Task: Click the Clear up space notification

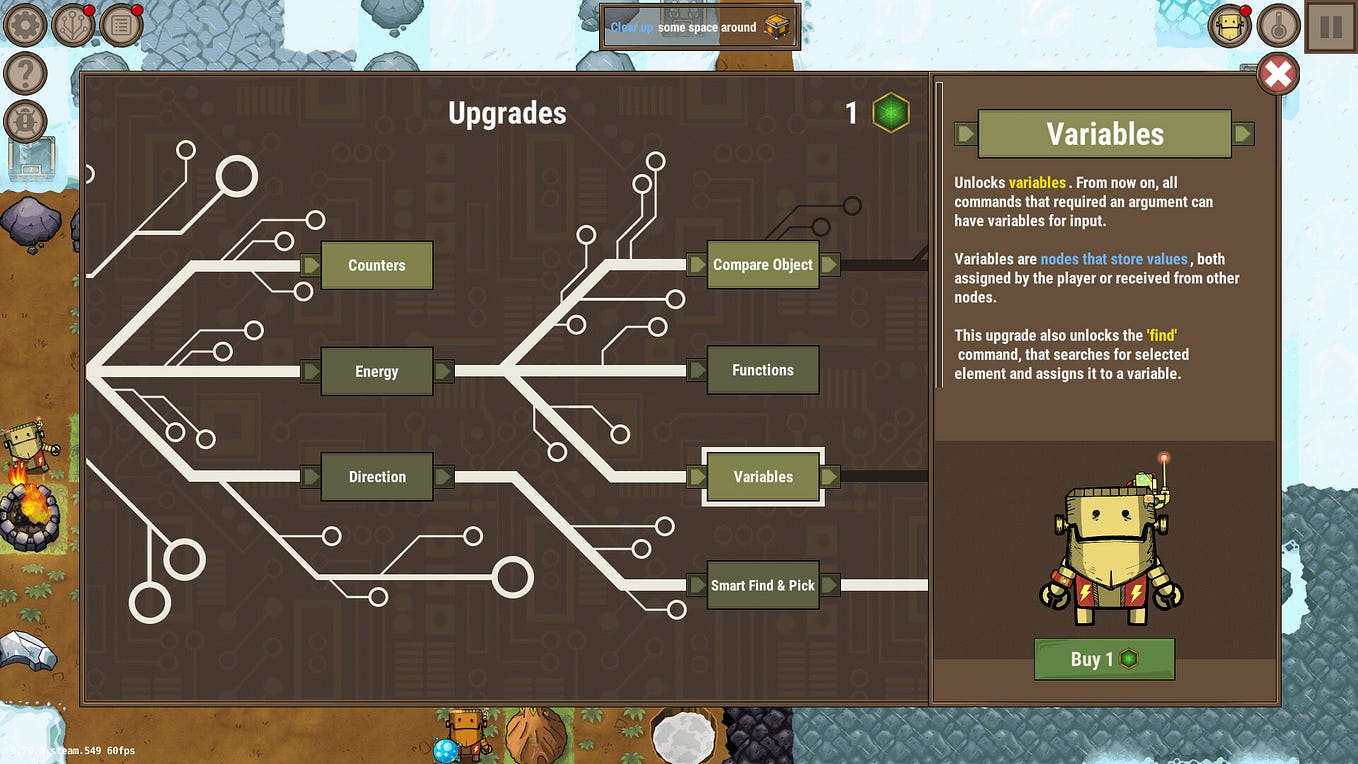Action: pos(698,27)
